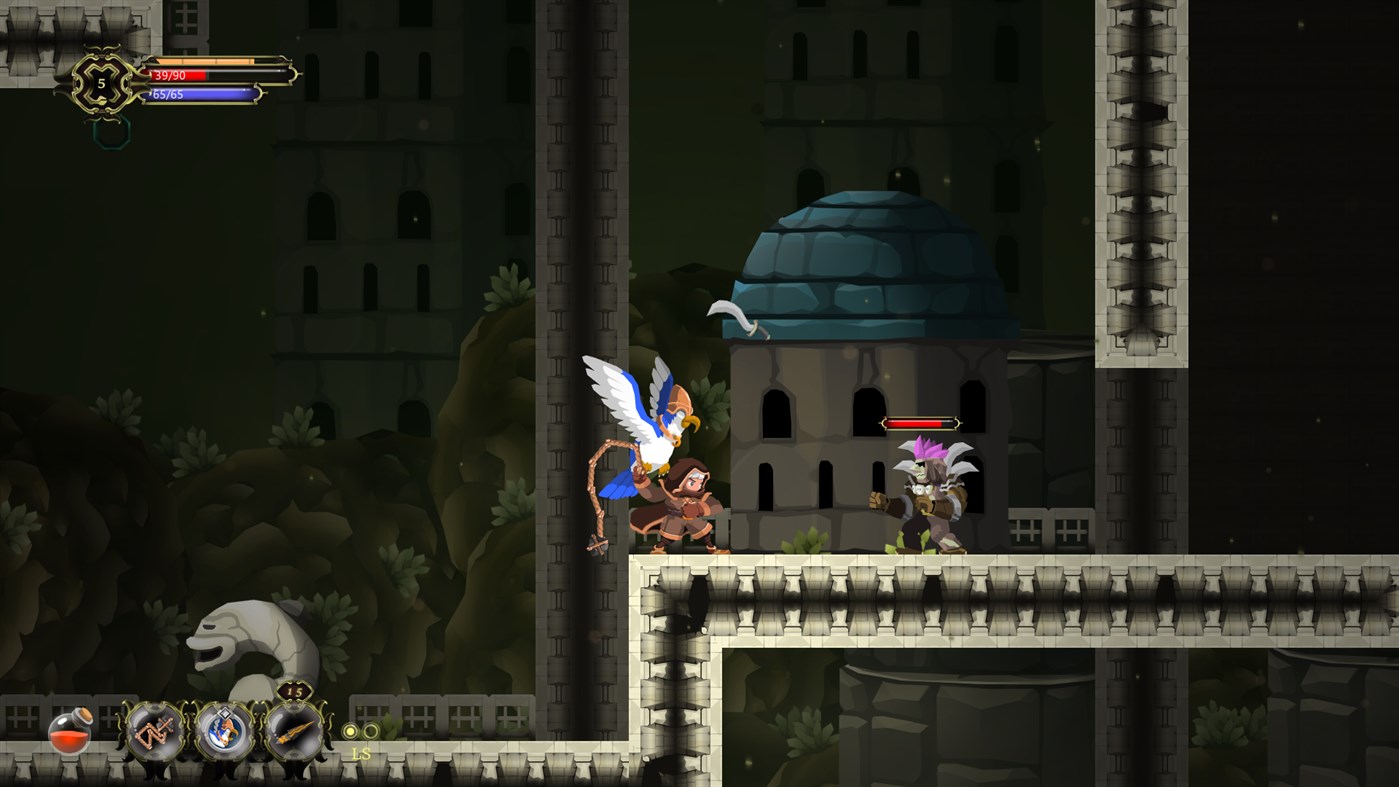Select the falcon companion ability icon

tap(222, 732)
